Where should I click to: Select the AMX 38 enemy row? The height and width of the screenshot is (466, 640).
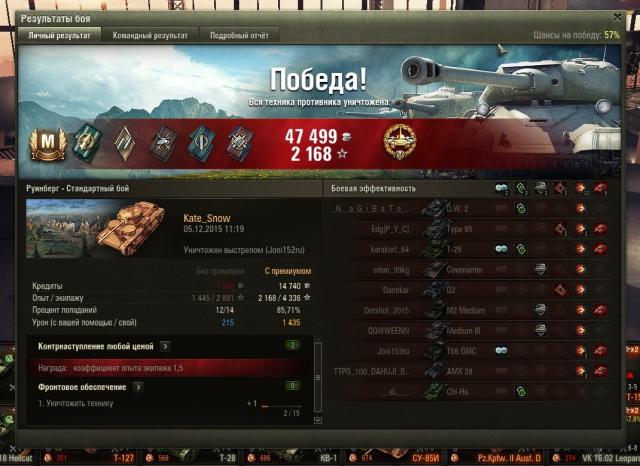click(x=470, y=370)
